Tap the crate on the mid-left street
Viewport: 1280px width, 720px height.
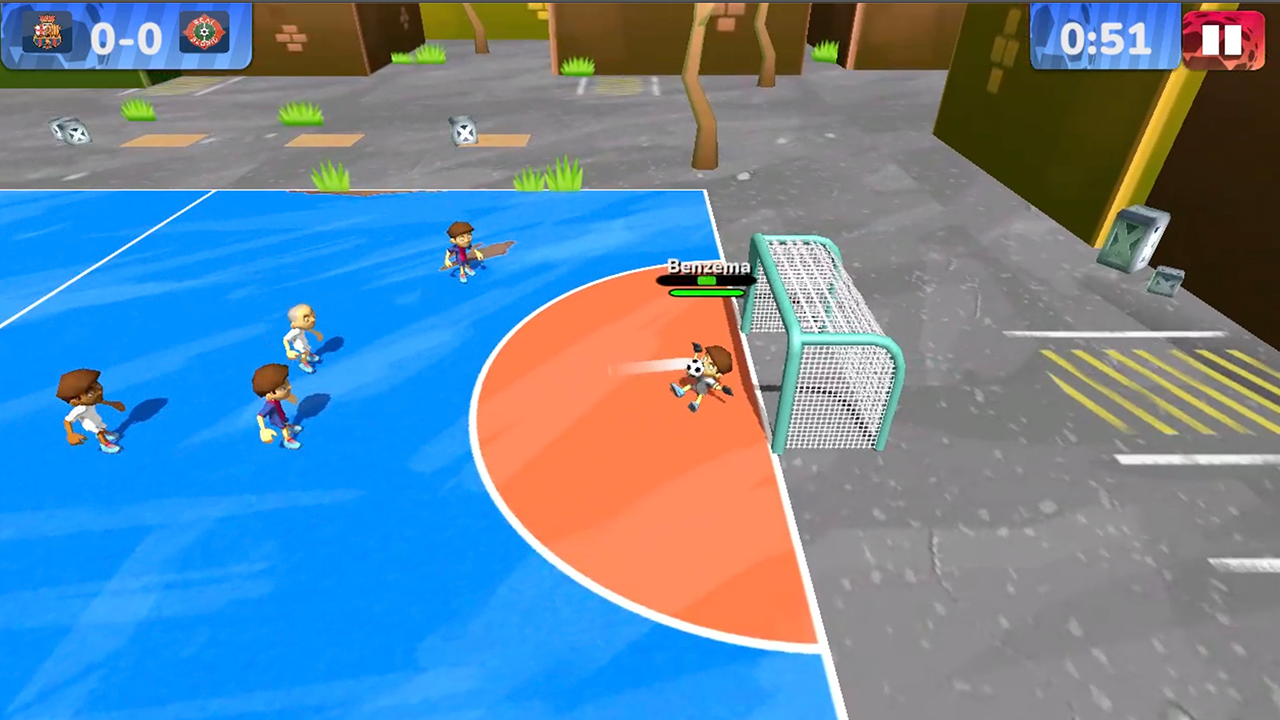(x=463, y=133)
